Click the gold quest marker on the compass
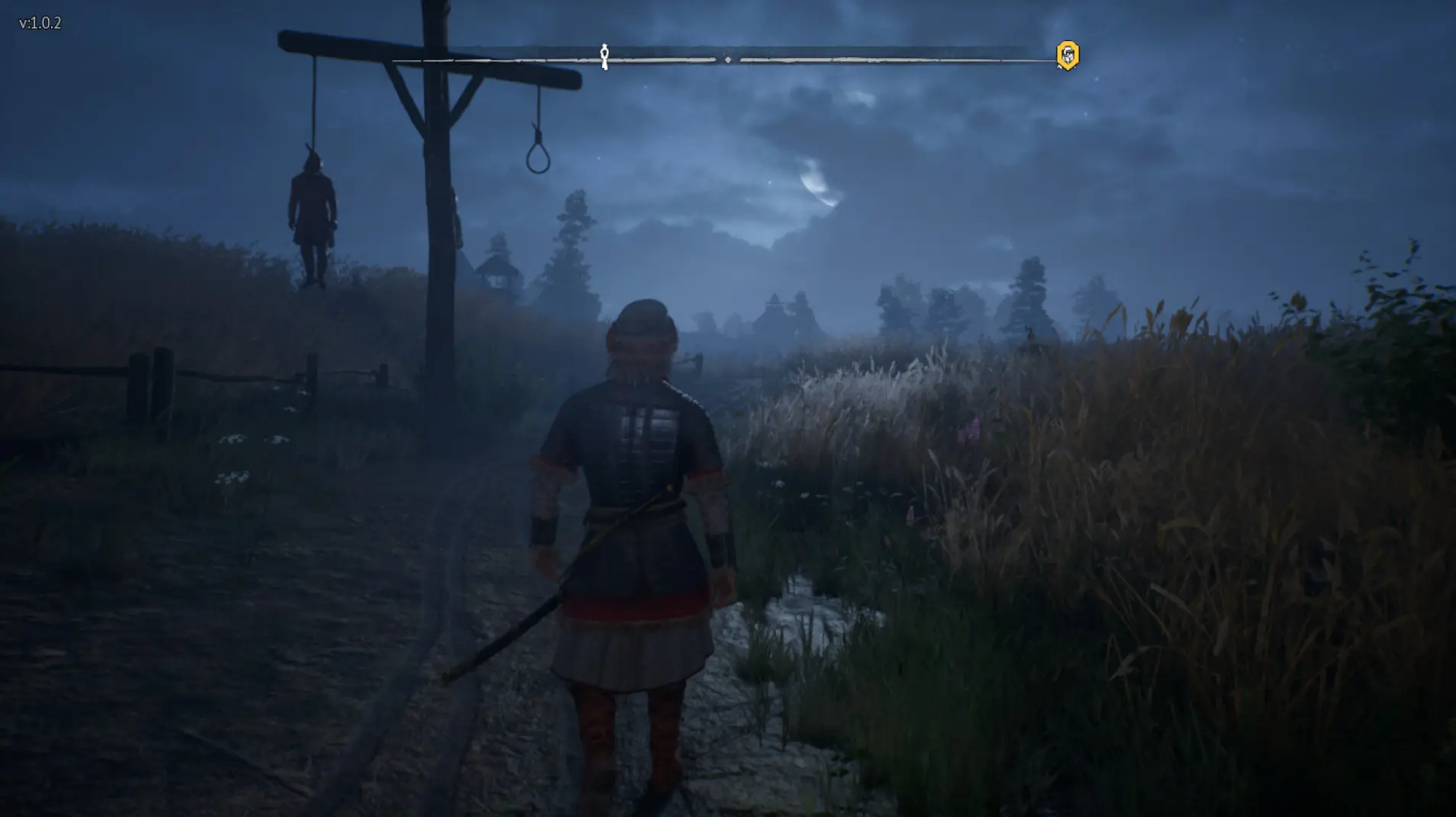 (x=1067, y=56)
